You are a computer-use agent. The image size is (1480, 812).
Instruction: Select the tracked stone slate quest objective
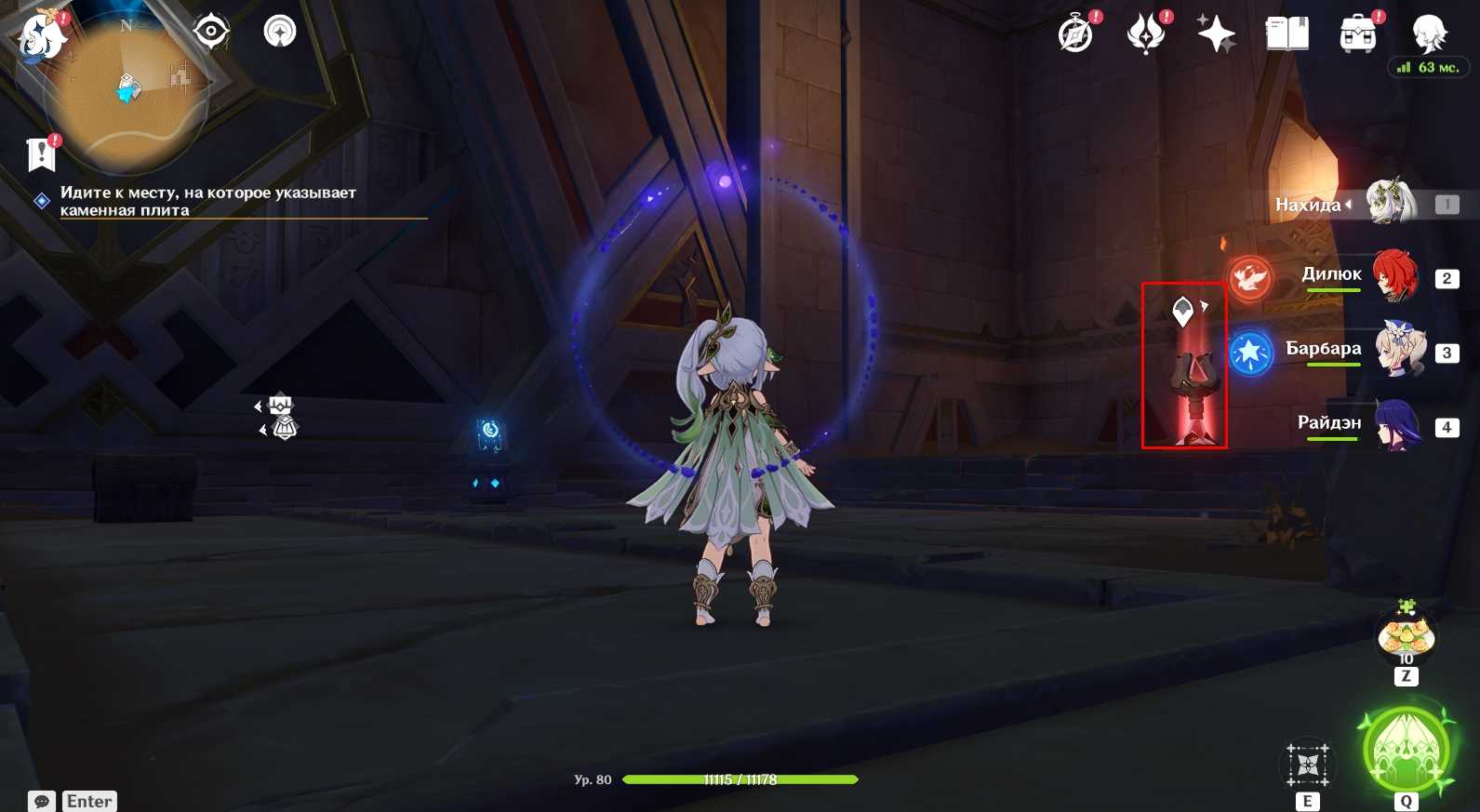[207, 201]
